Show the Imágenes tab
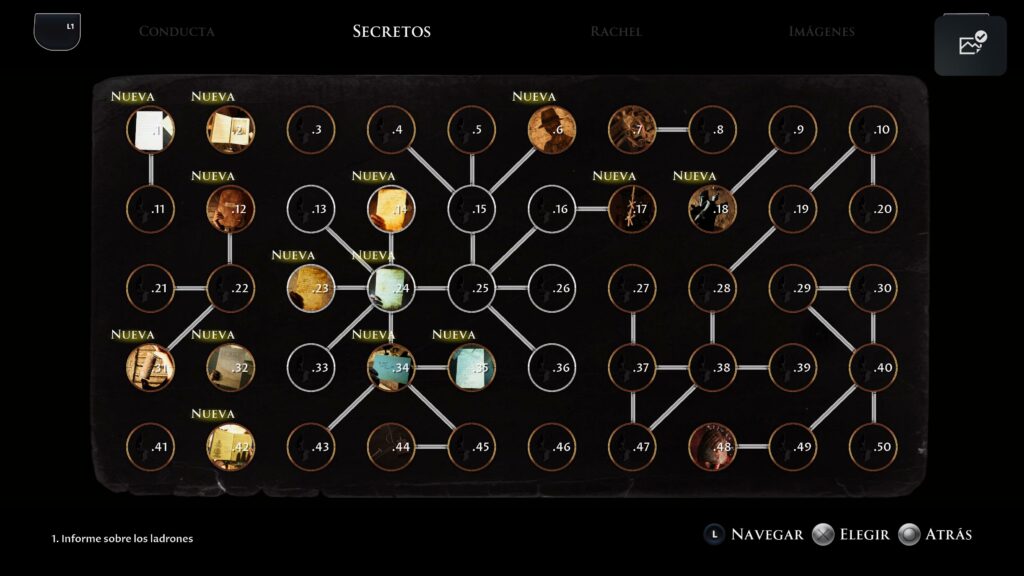The height and width of the screenshot is (576, 1024). [x=821, y=31]
